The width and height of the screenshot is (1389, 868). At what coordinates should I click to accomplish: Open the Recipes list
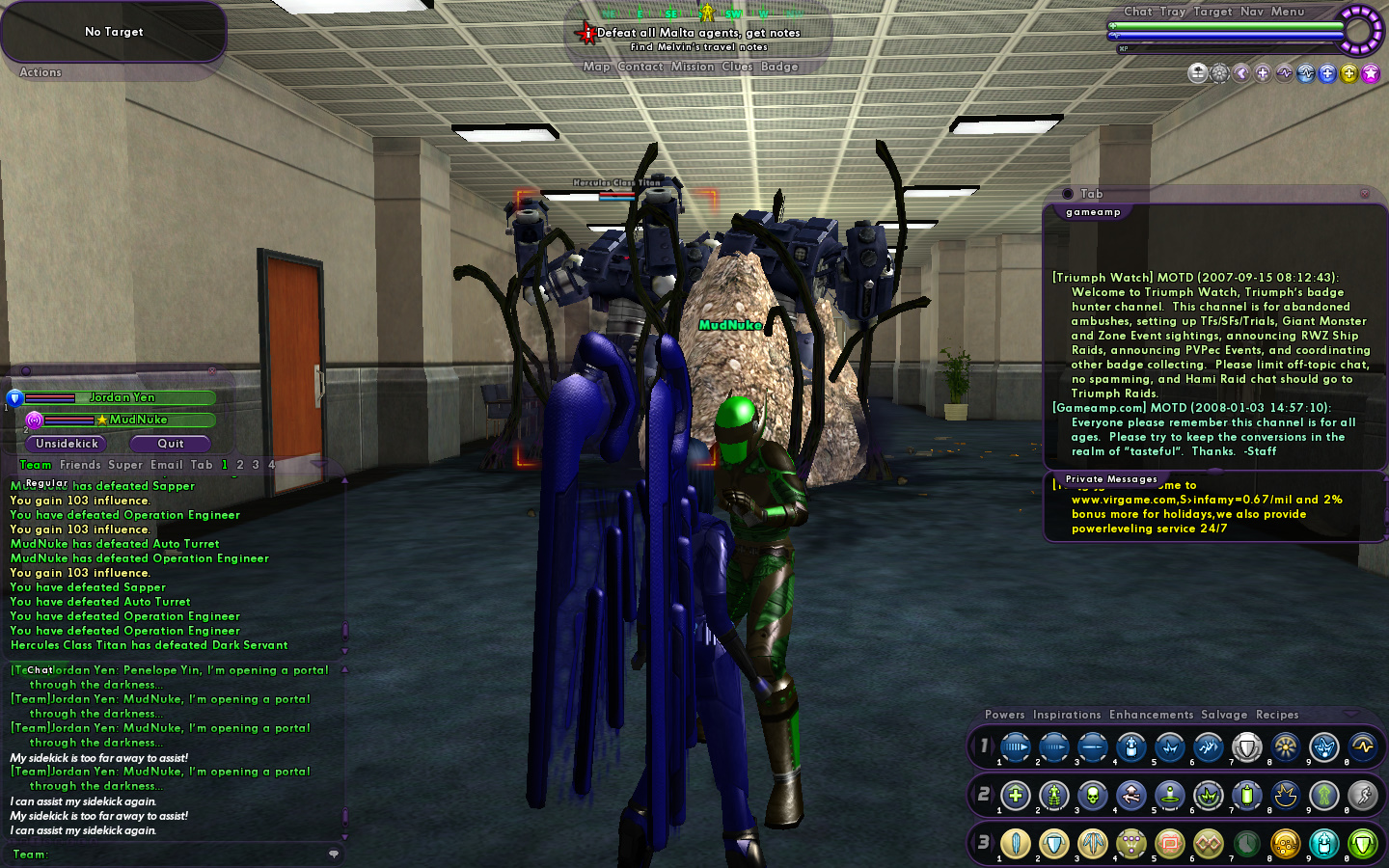[x=1276, y=715]
